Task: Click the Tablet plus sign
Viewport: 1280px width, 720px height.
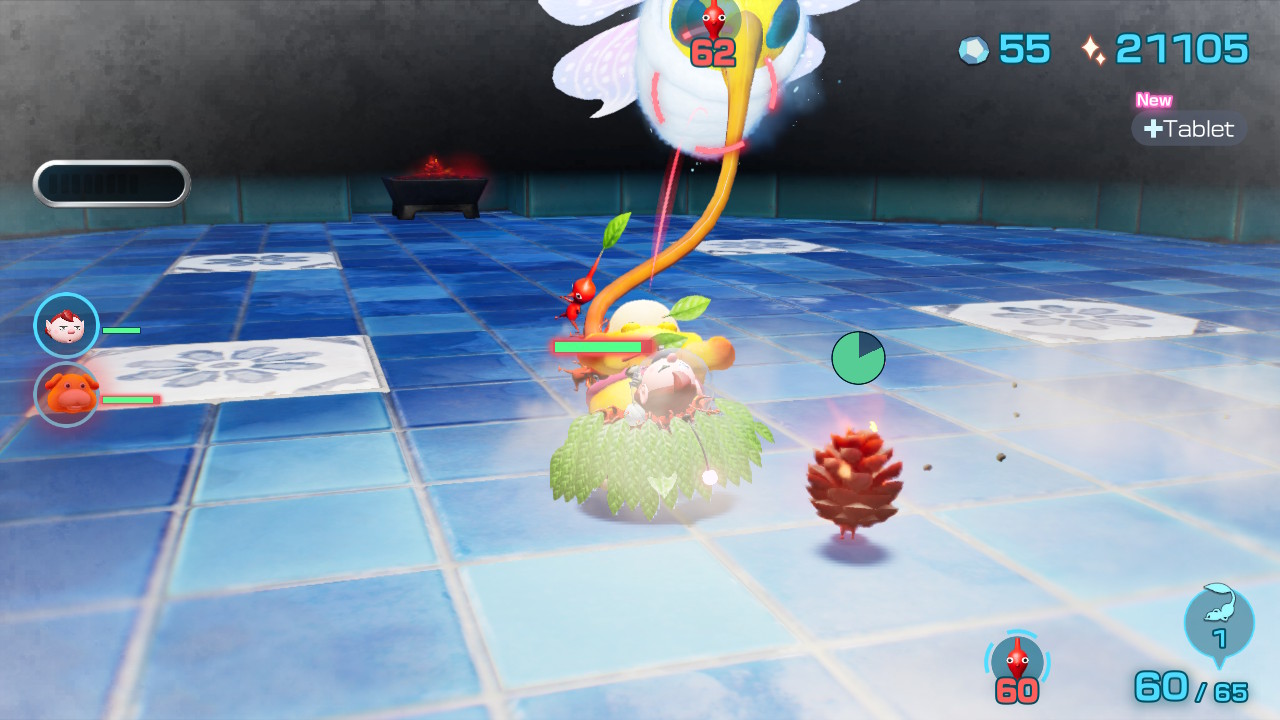Action: (x=1155, y=129)
